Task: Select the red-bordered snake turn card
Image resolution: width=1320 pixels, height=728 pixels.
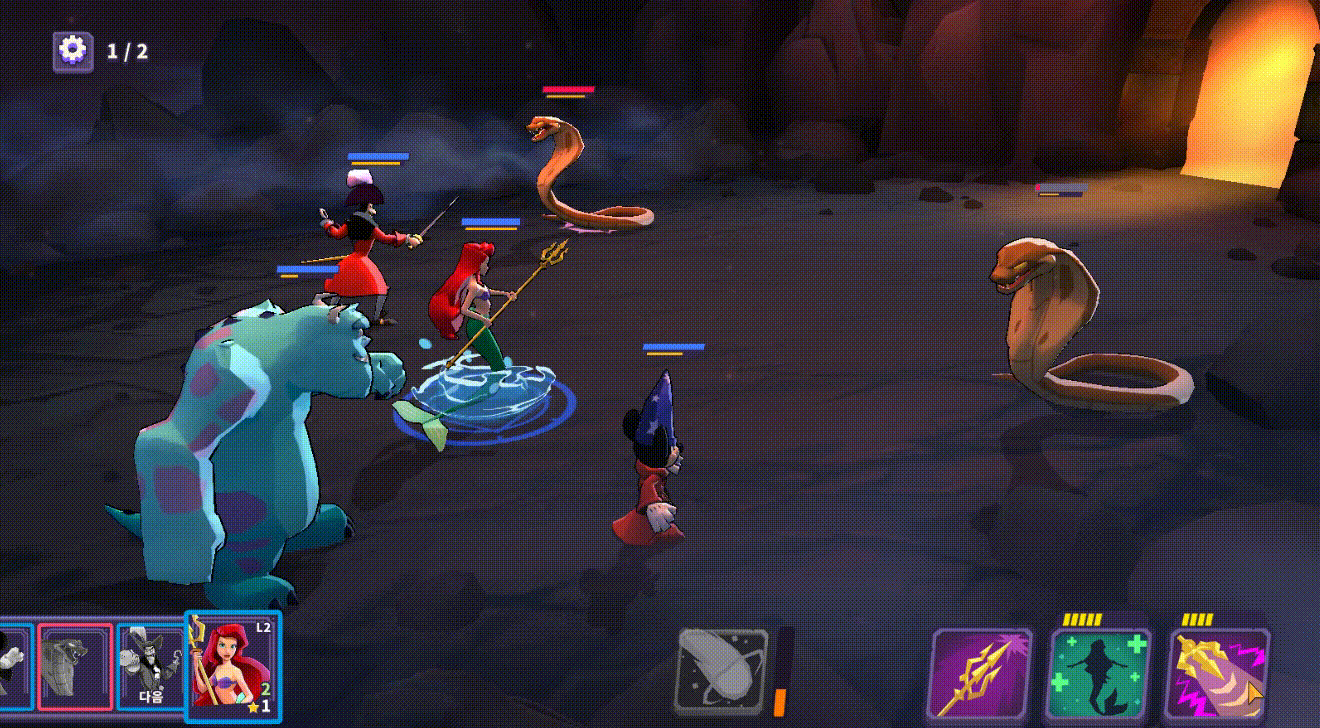Action: 76,667
